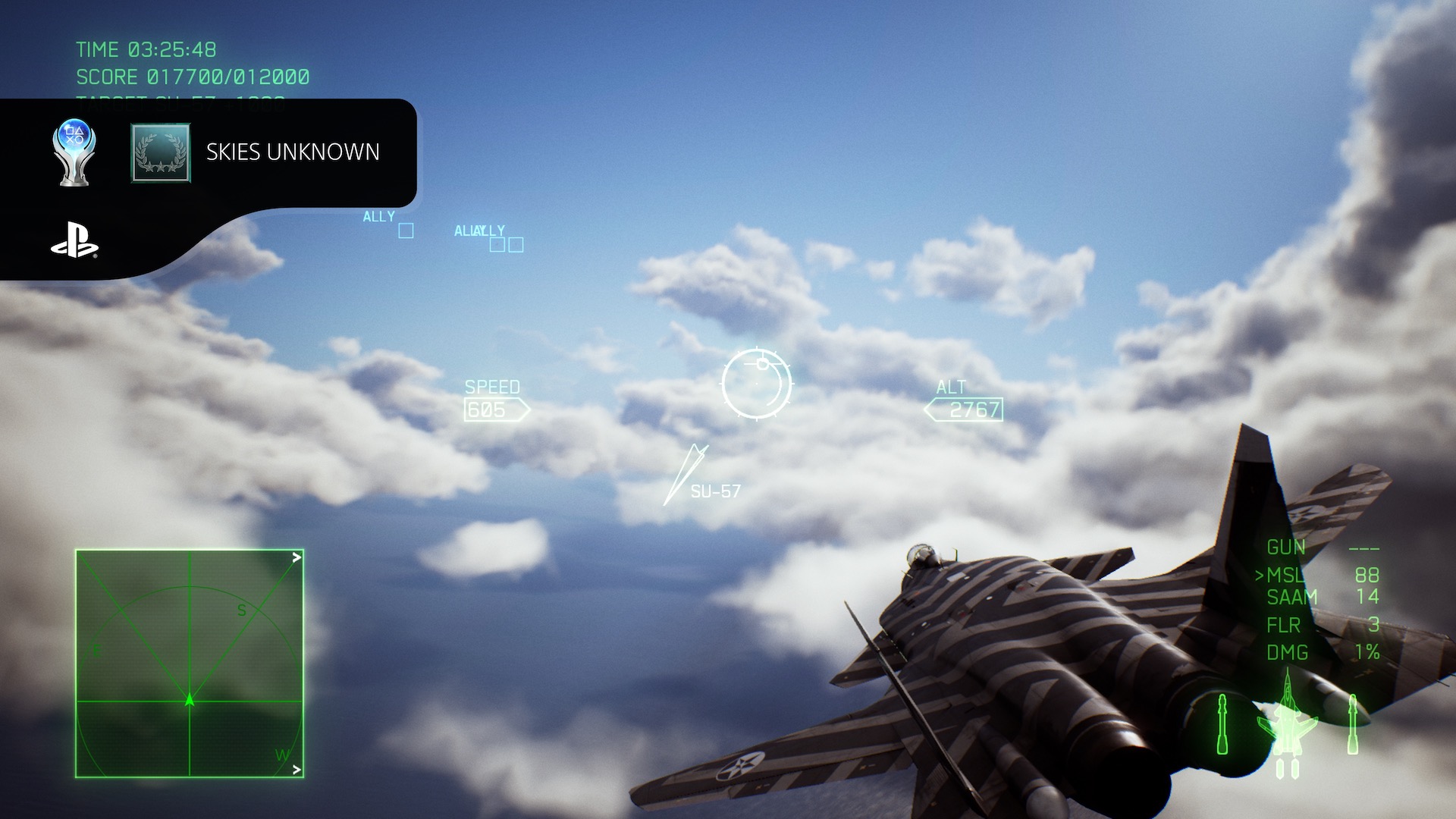Select the Skies Unknown trophy thumbnail
The image size is (1456, 819).
click(x=161, y=153)
